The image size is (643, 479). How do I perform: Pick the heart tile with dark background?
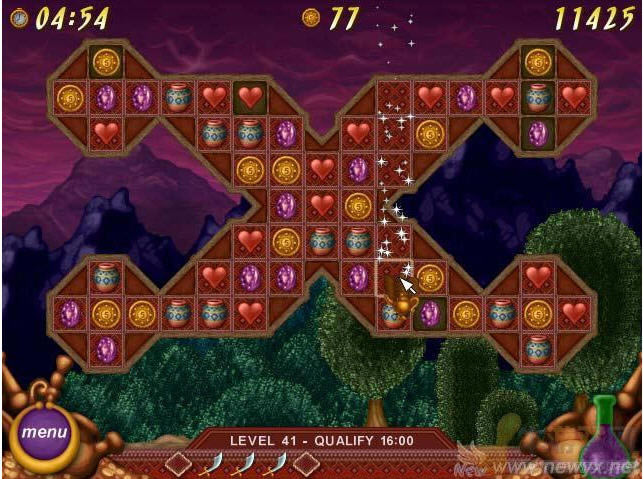click(250, 97)
